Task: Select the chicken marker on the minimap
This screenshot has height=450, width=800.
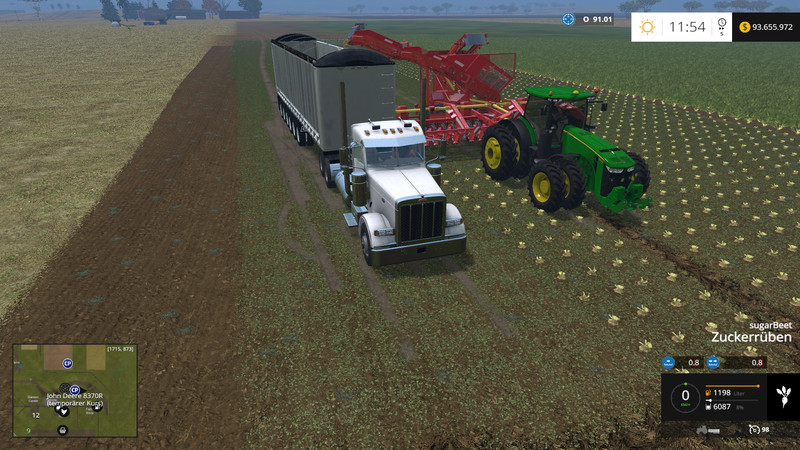Action: tap(62, 411)
